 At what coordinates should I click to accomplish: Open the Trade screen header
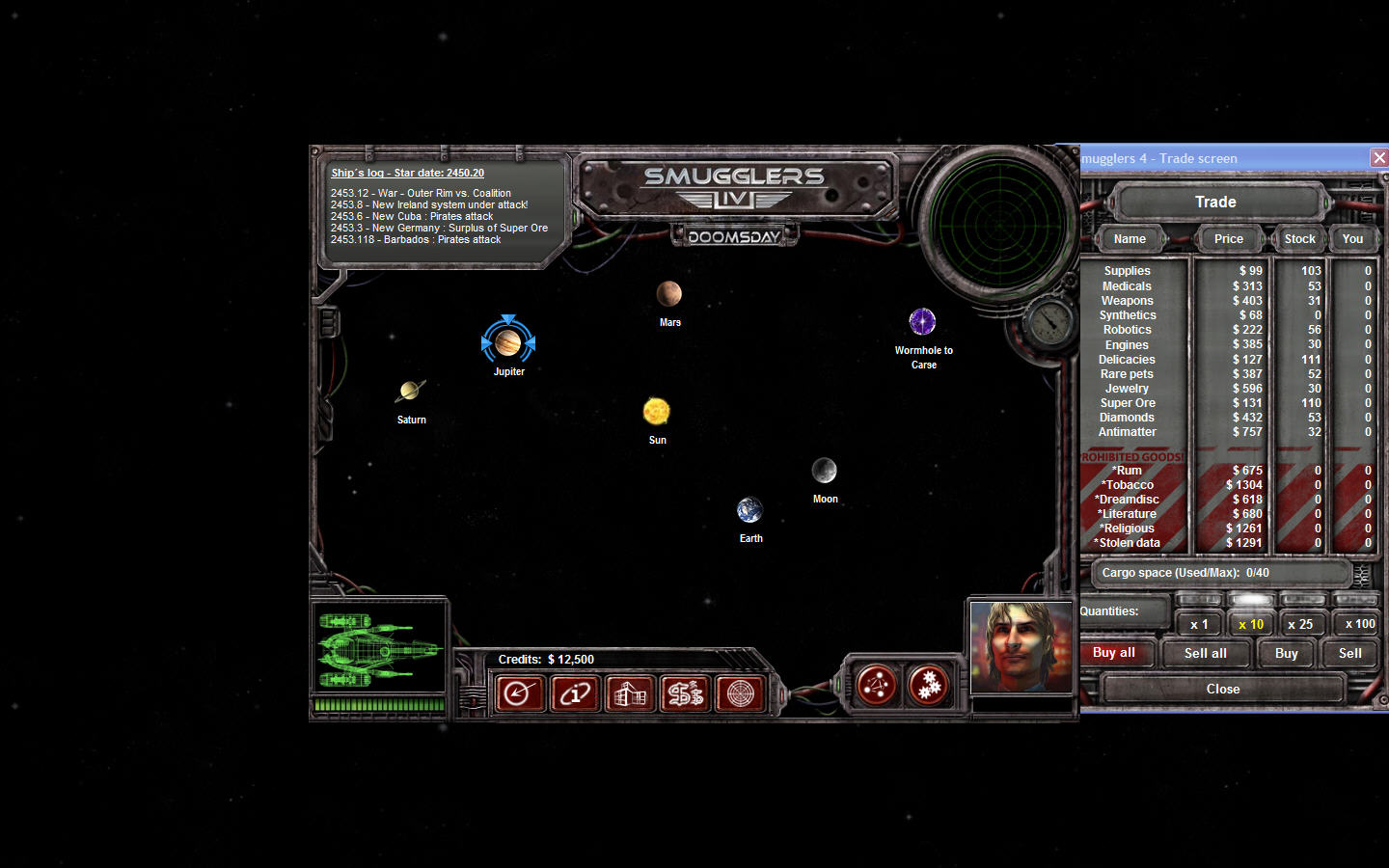point(1215,202)
